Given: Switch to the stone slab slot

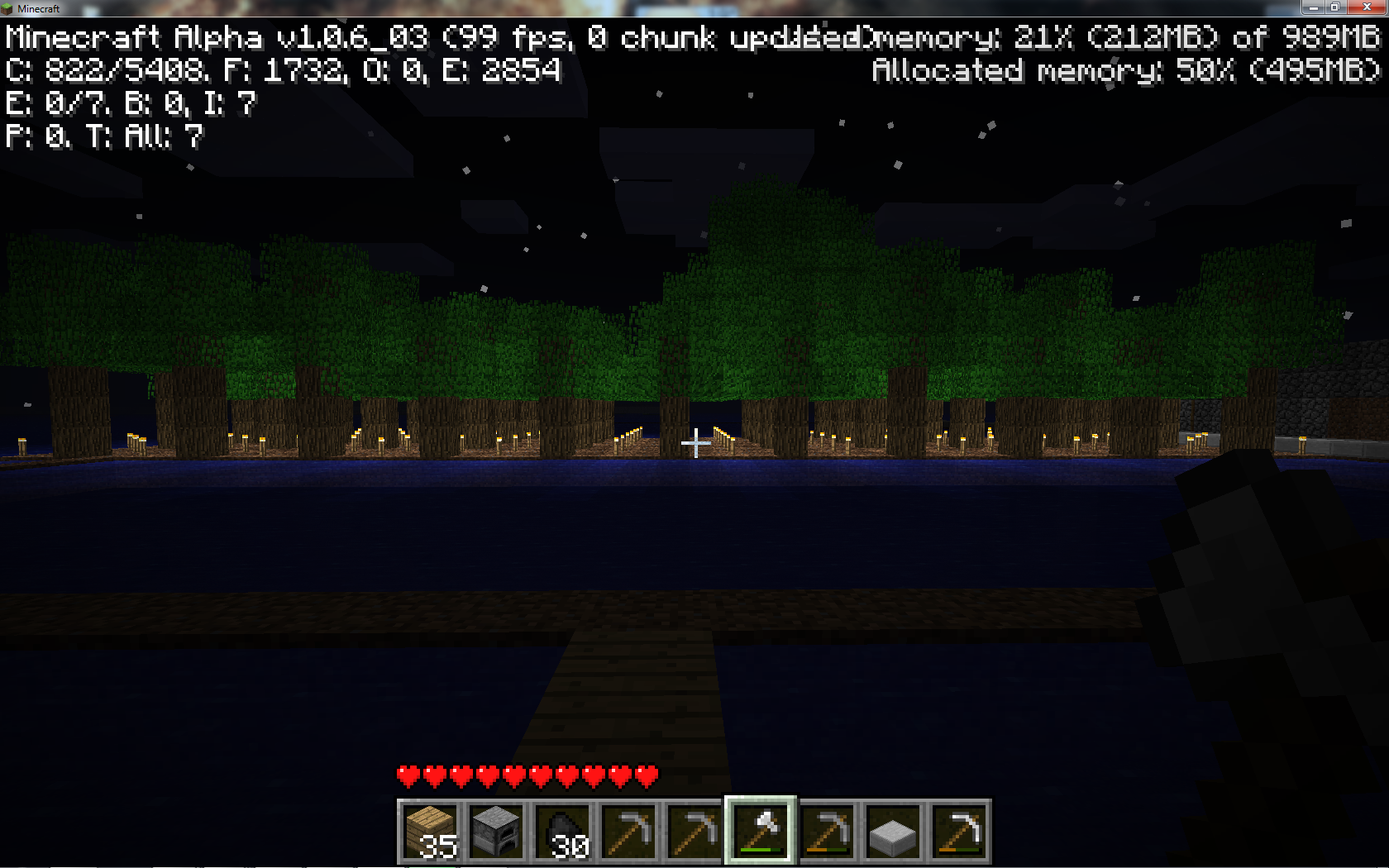Looking at the screenshot, I should pos(893,832).
